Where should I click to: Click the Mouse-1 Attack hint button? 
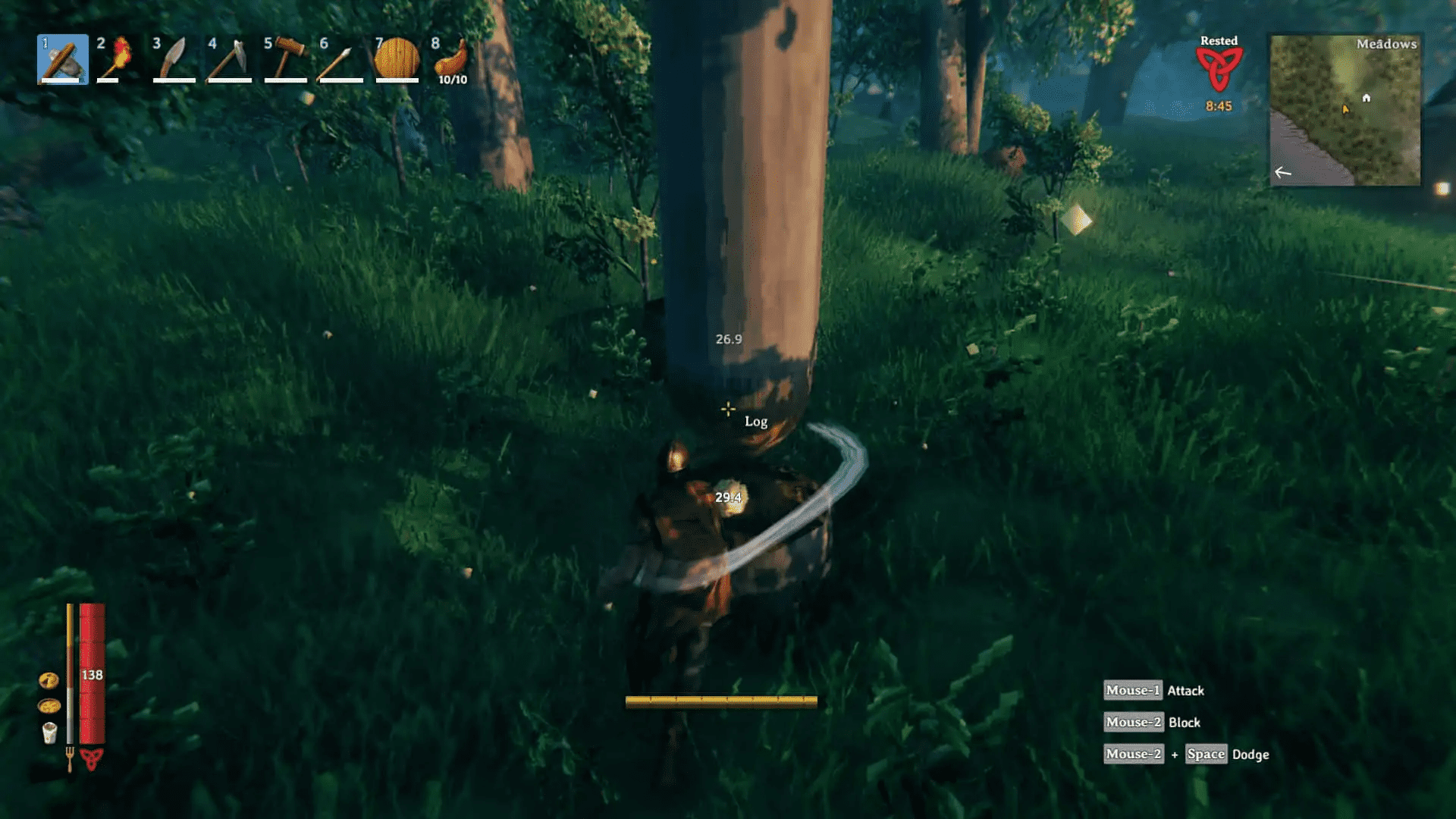[x=1132, y=690]
